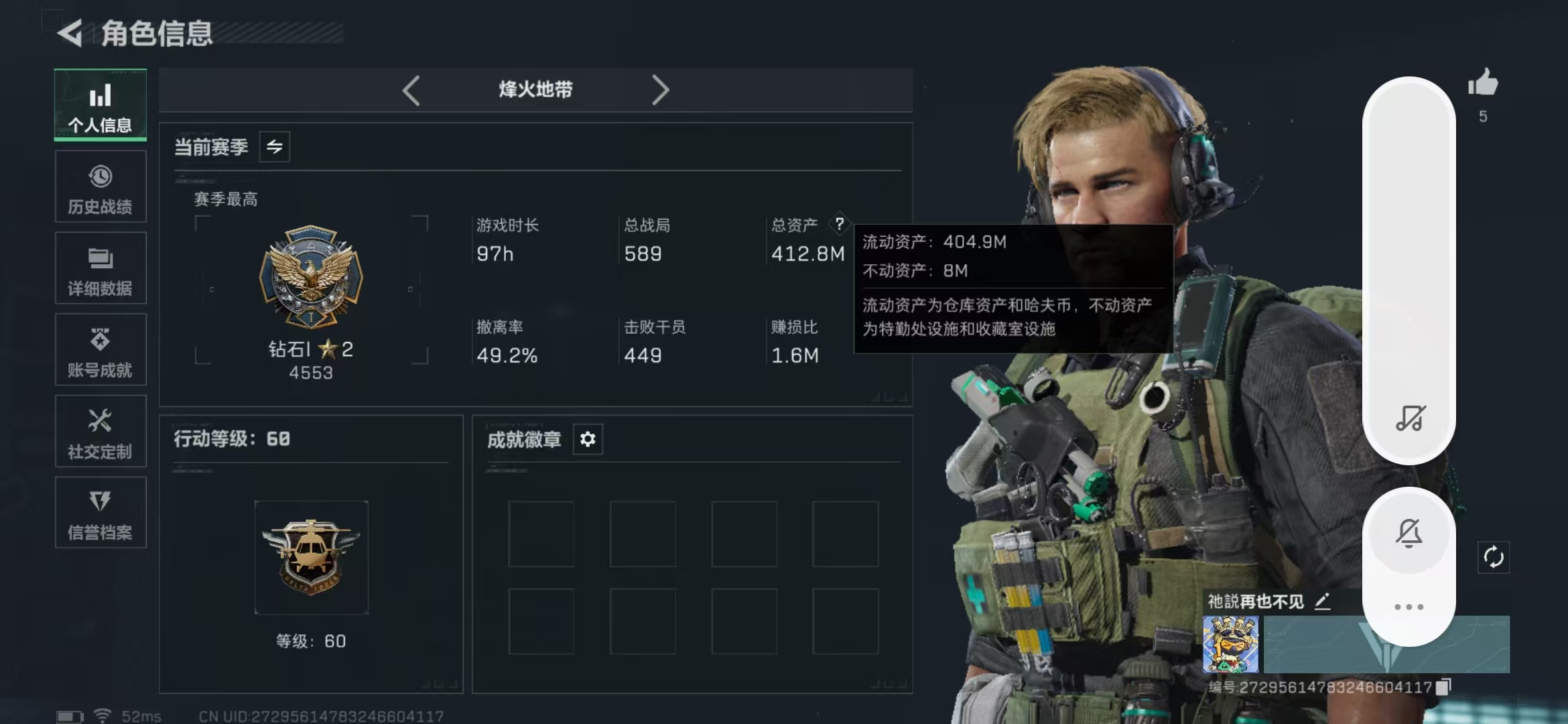Image resolution: width=1568 pixels, height=724 pixels.
Task: Switch to the next game mode arrow
Action: pyautogui.click(x=661, y=89)
